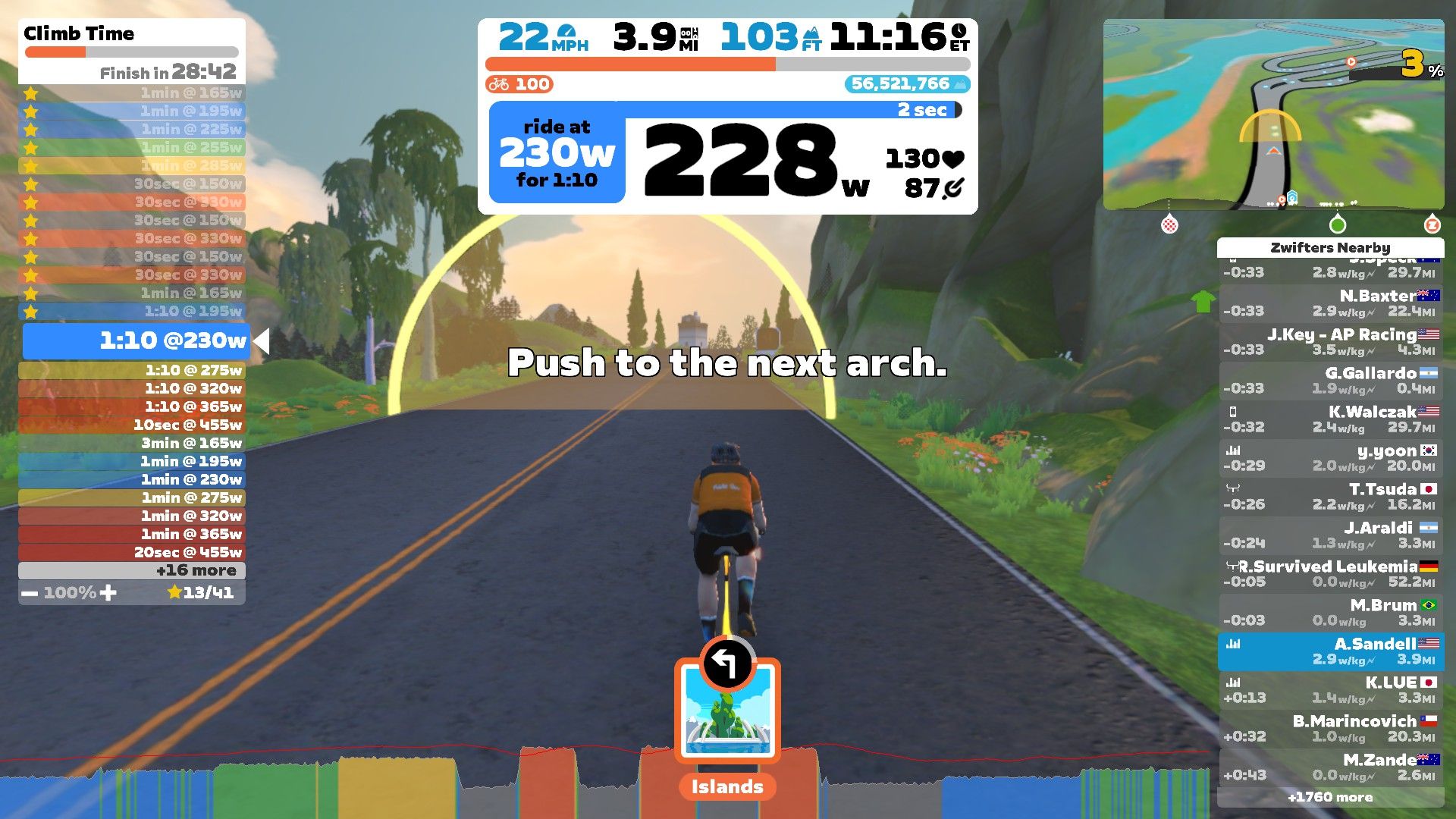This screenshot has height=819, width=1456.
Task: Decrease workout intensity with the minus button
Action: (x=30, y=592)
